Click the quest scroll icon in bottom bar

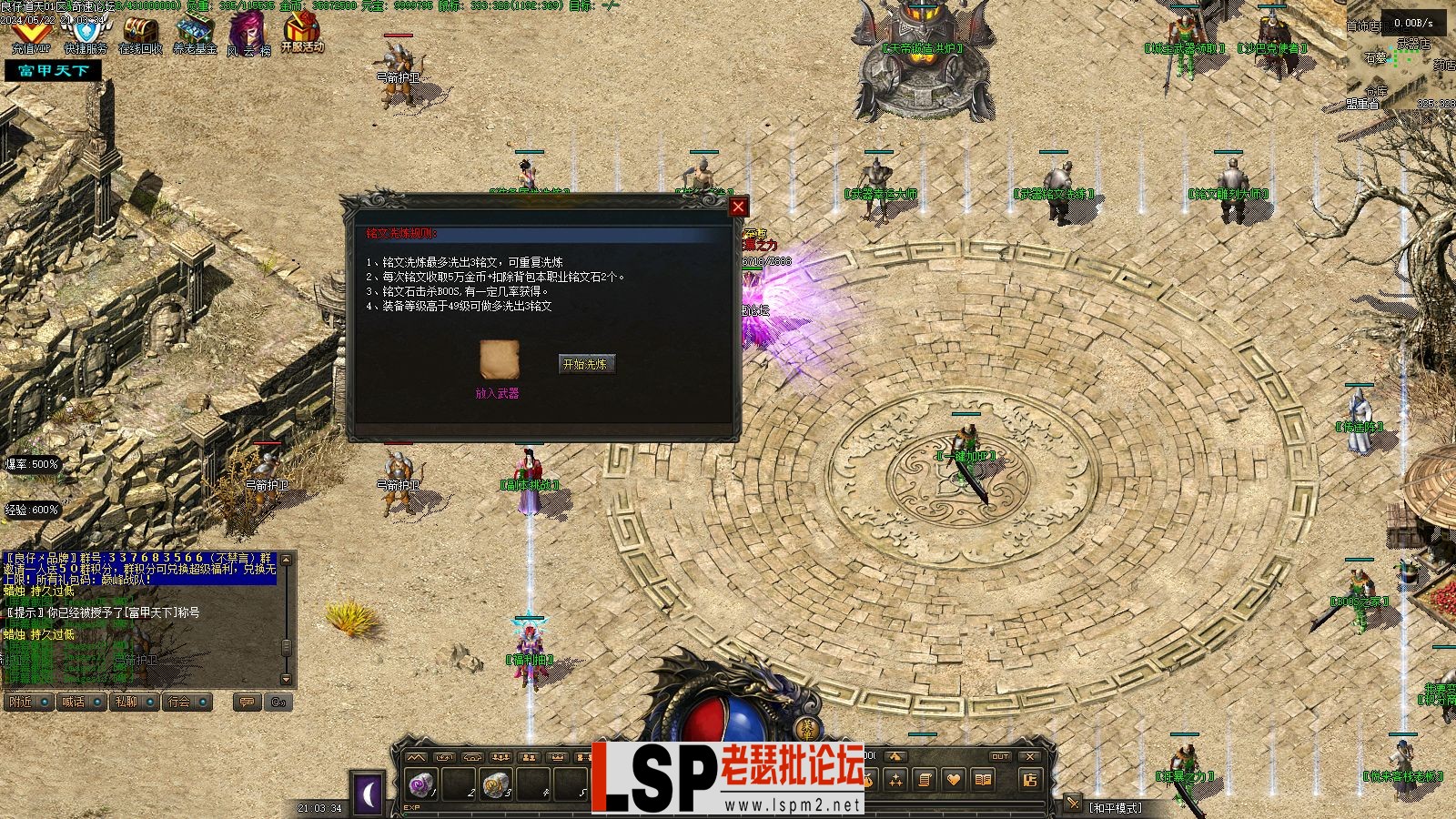(925, 780)
